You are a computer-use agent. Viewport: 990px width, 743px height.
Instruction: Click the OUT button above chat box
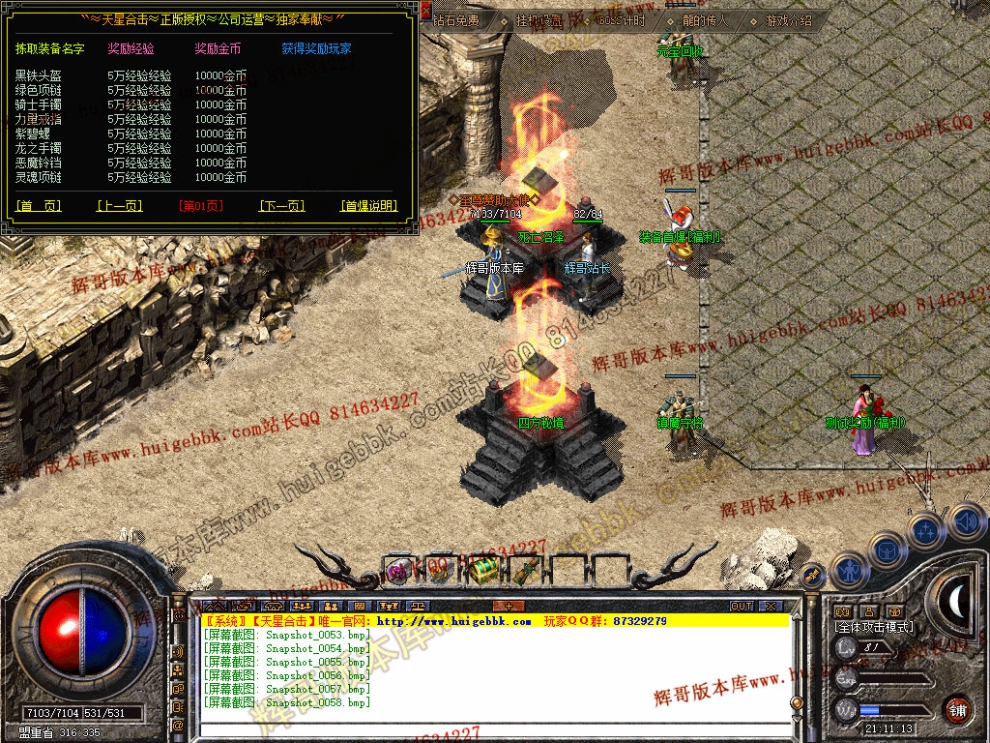pyautogui.click(x=741, y=606)
